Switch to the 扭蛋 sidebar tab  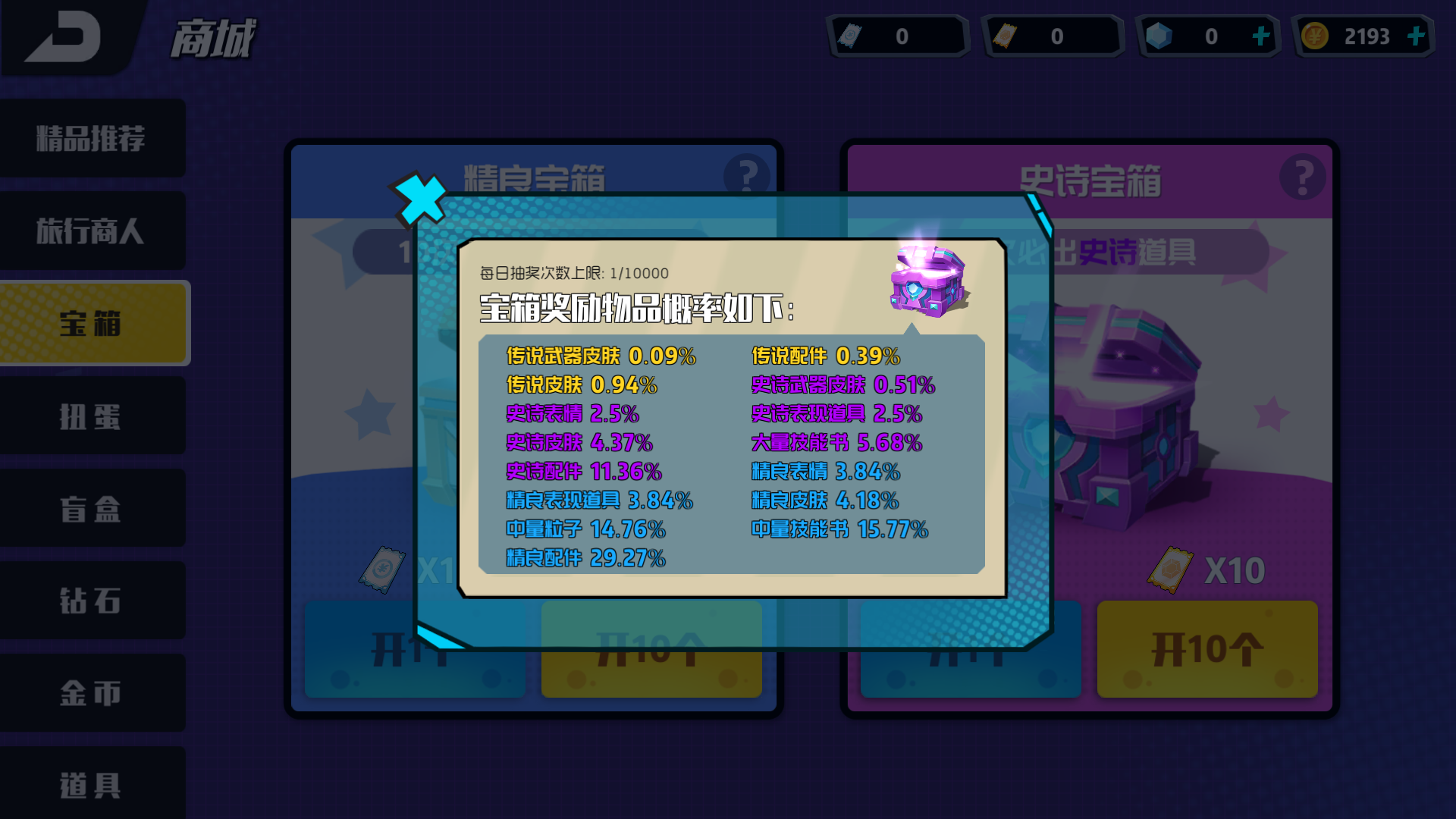(92, 416)
